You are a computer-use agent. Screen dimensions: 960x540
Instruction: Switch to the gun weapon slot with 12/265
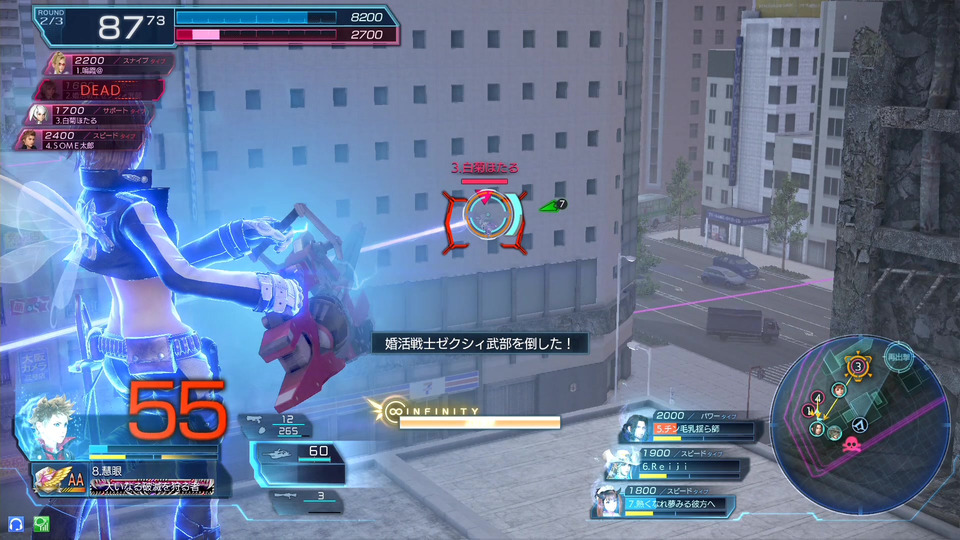[285, 425]
